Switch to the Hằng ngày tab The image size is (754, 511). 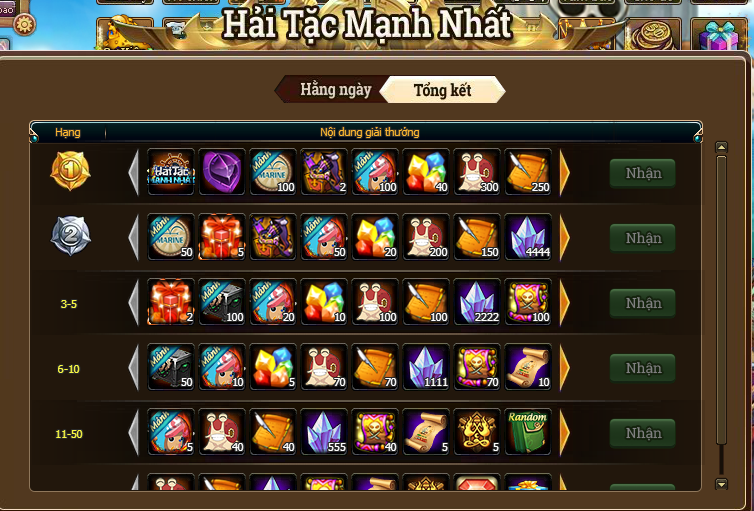tap(335, 90)
